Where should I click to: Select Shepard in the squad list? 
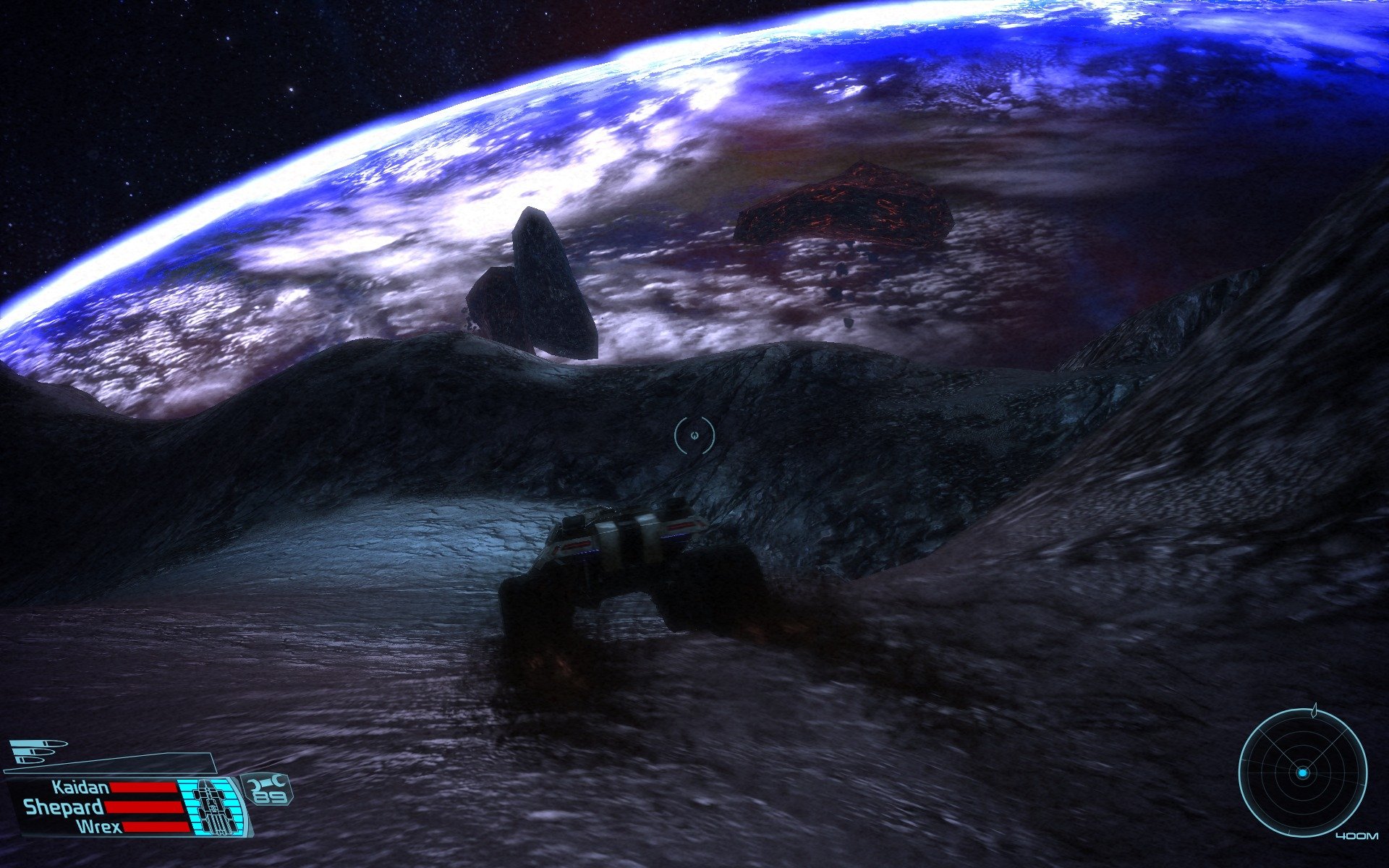pos(64,807)
